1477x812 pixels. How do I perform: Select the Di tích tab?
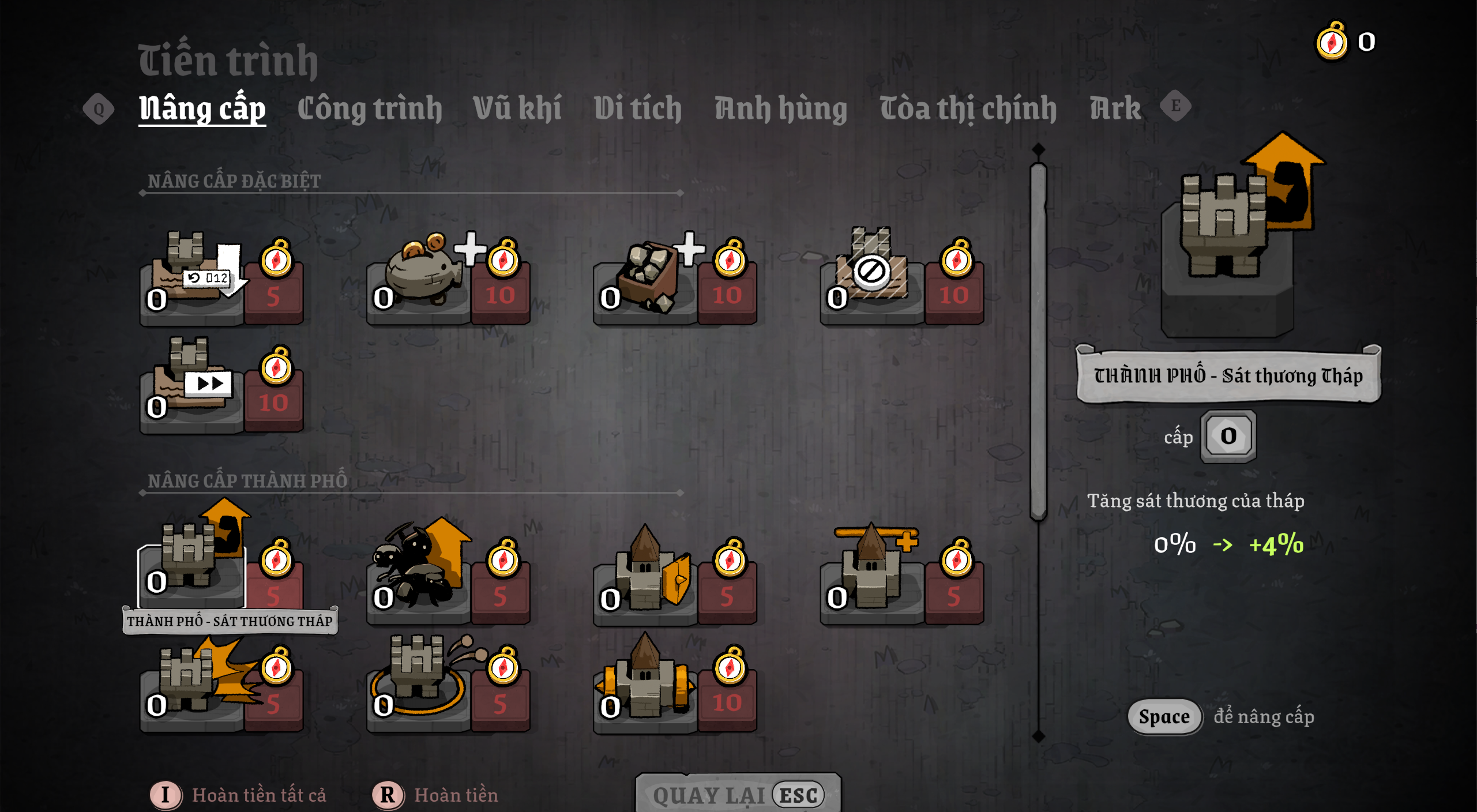[638, 109]
